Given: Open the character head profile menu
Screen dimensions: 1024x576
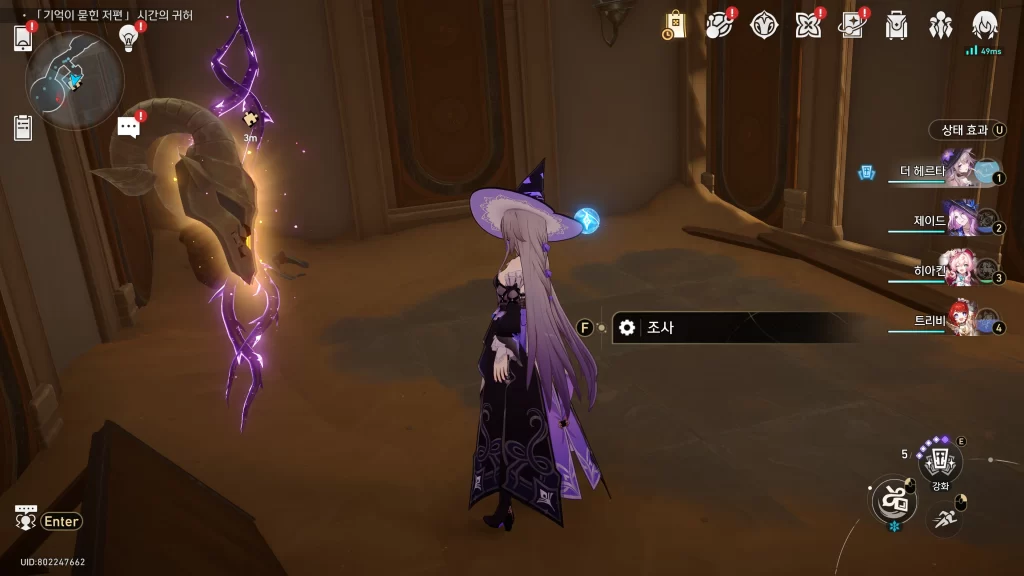Looking at the screenshot, I should tap(985, 25).
